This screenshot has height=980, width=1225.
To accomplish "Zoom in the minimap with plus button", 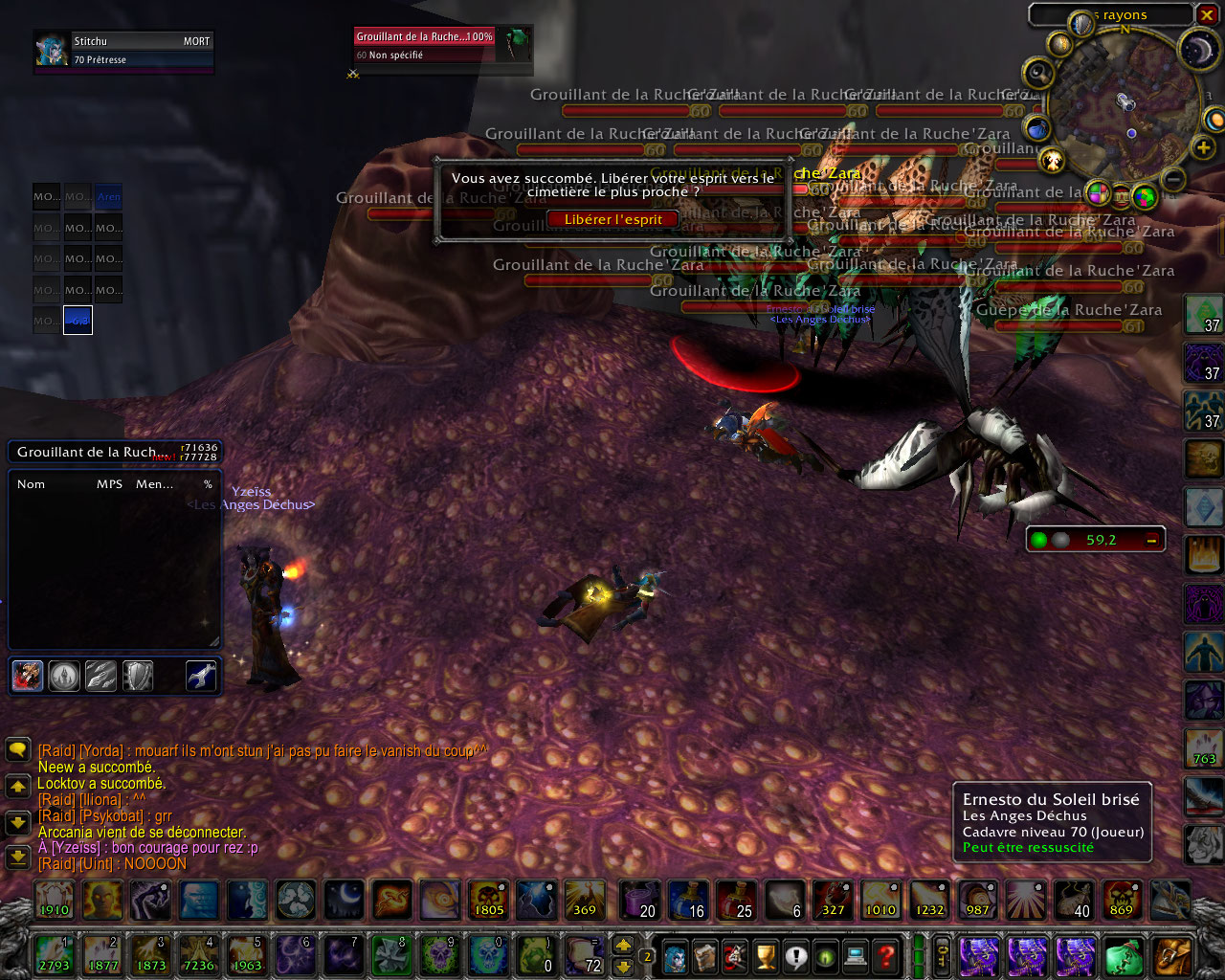I will click(1203, 147).
